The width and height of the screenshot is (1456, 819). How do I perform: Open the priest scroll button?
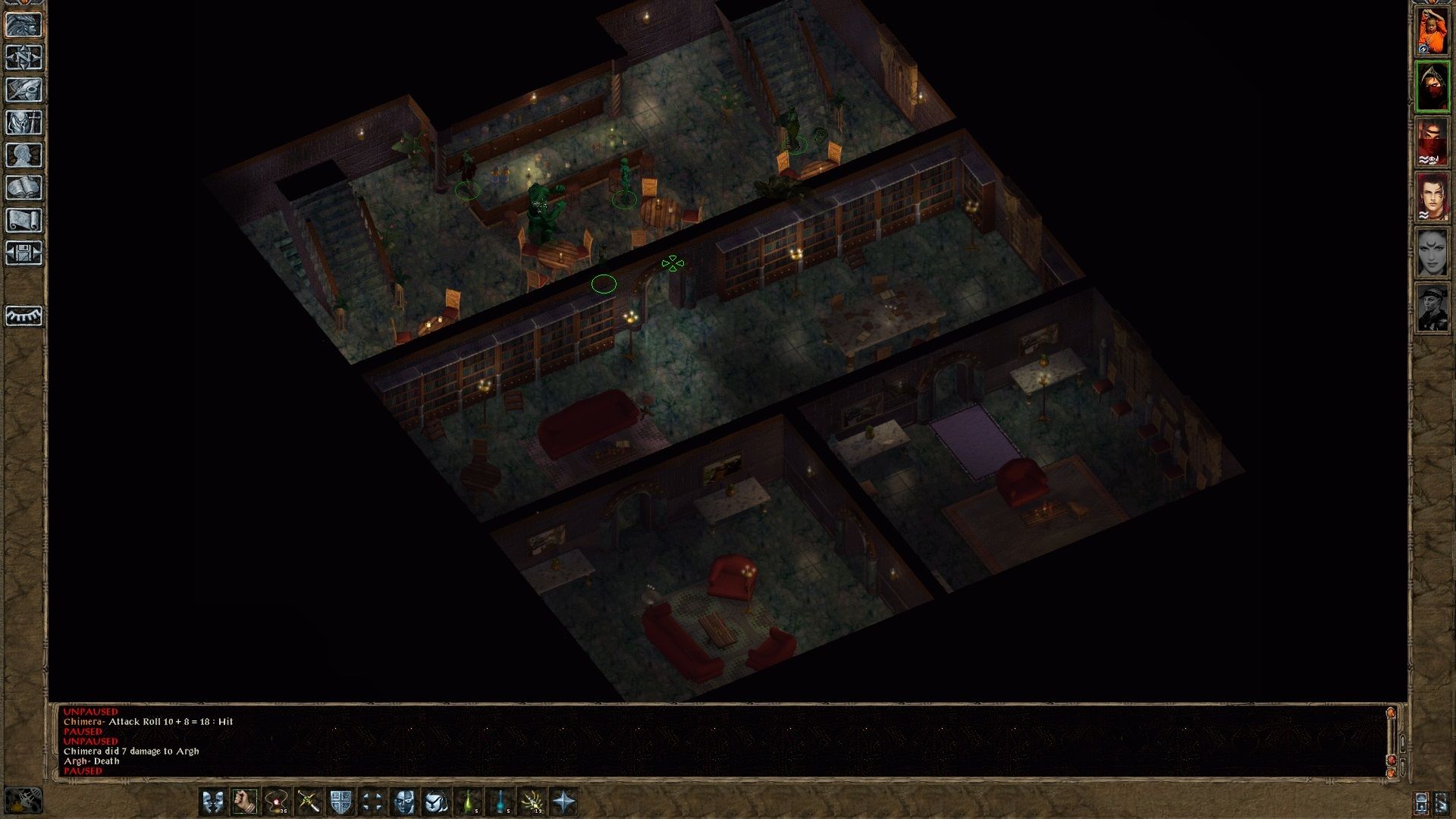point(24,221)
